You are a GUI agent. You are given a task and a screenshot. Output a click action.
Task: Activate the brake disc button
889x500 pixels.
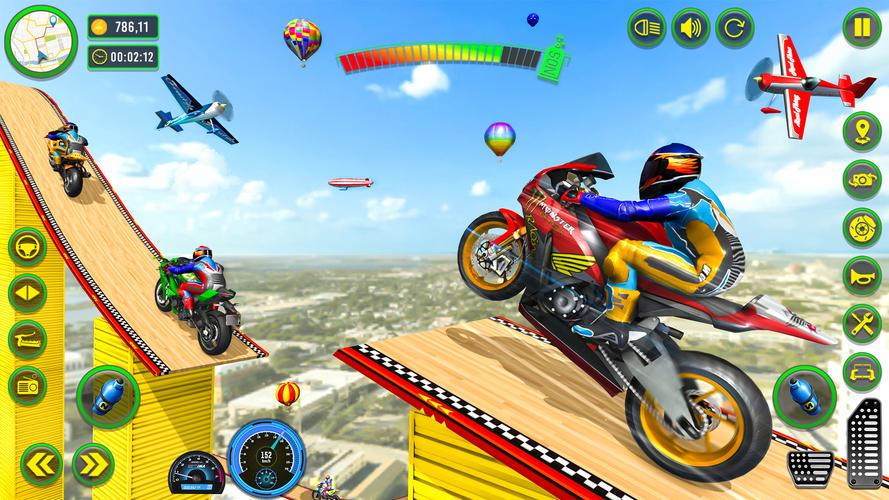point(861,227)
